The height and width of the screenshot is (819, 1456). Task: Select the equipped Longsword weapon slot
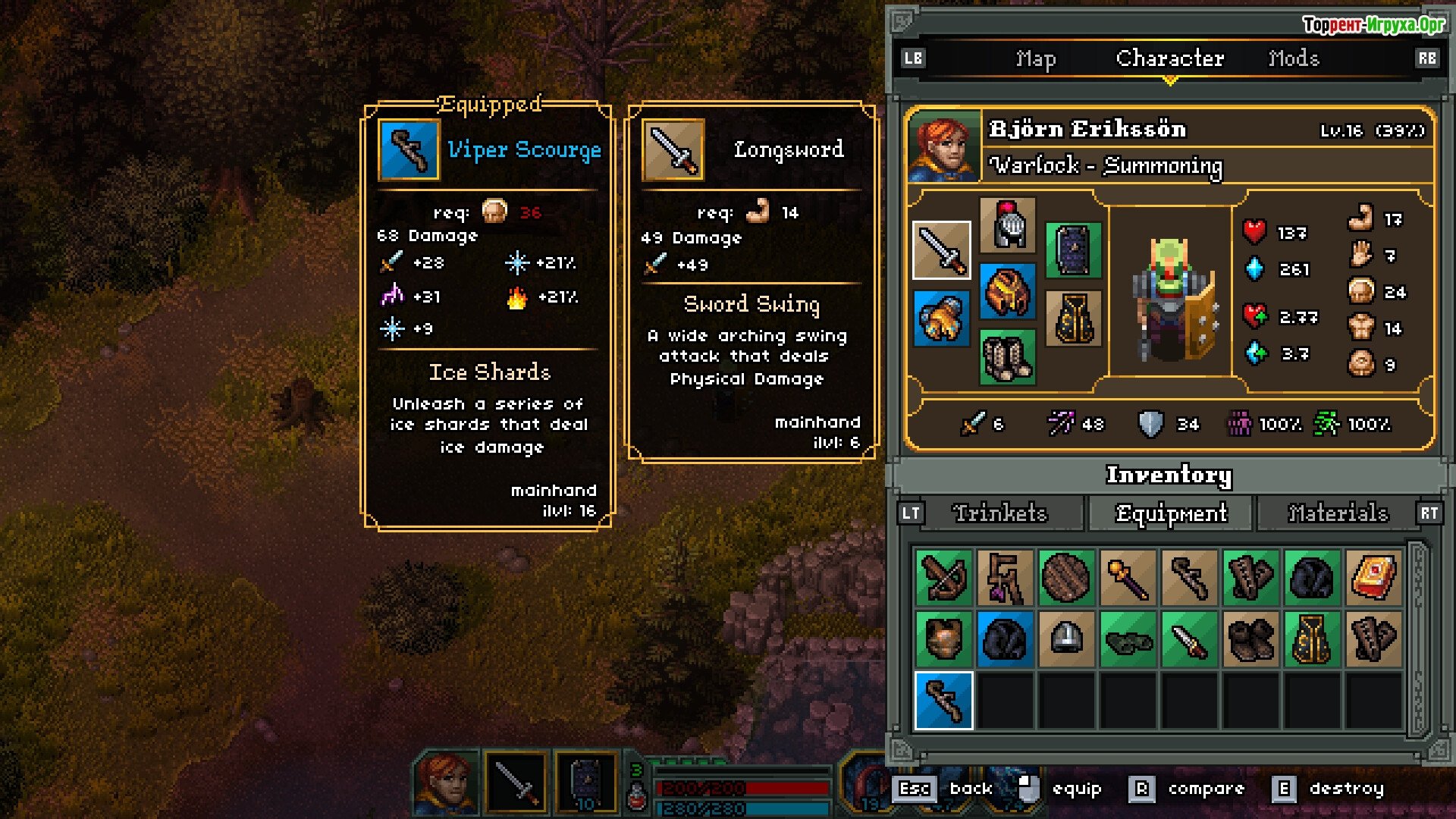[942, 251]
